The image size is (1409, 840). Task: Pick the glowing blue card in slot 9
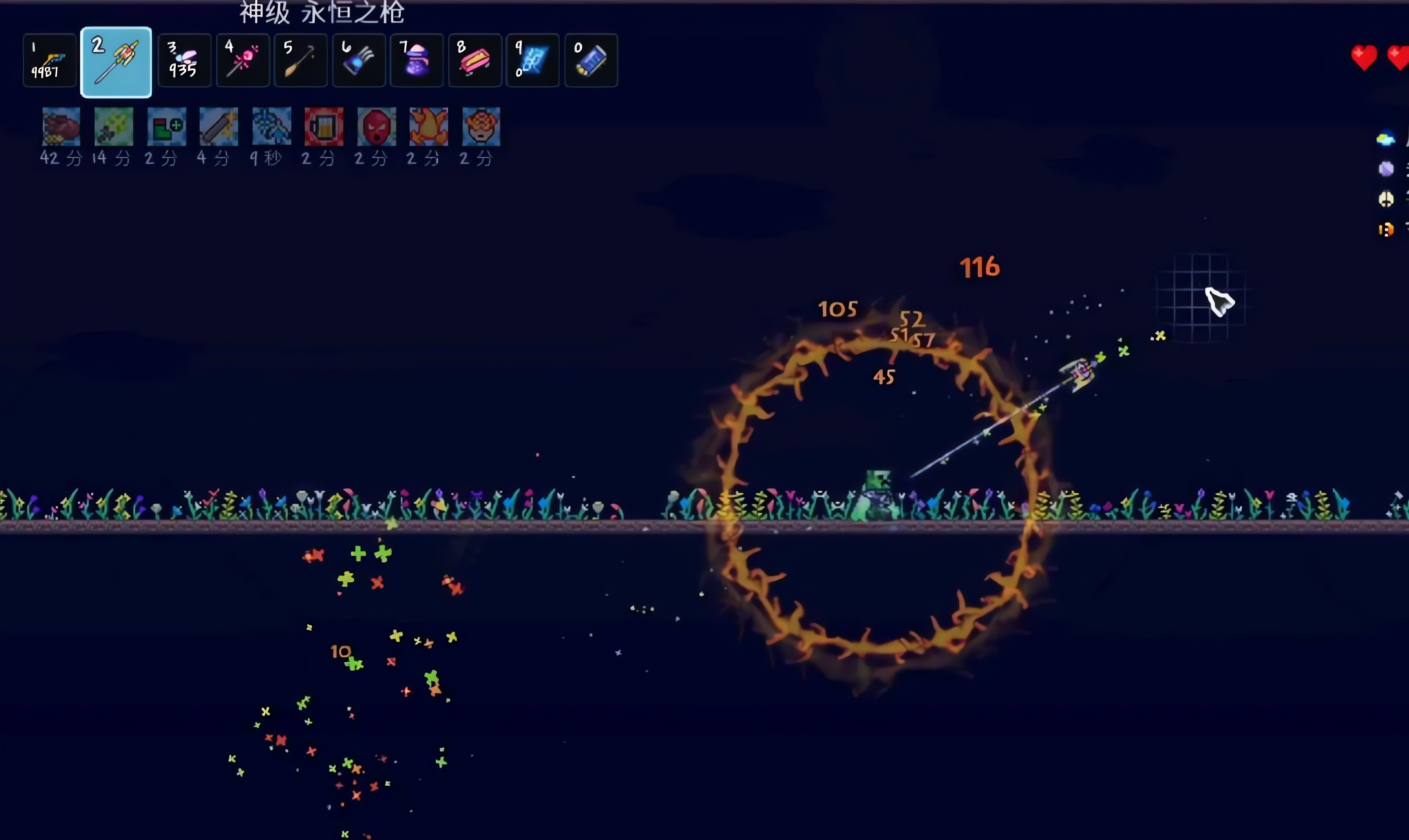click(x=533, y=61)
